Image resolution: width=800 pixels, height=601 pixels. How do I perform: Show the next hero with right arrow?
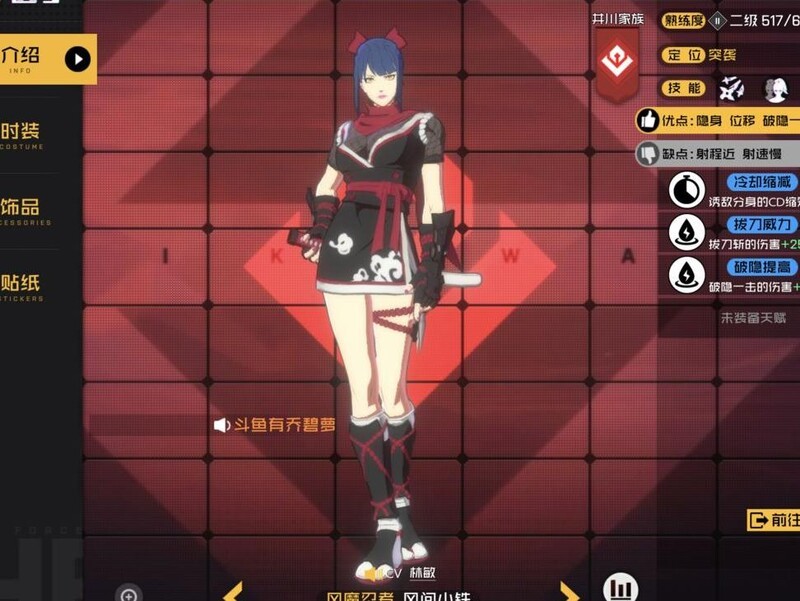pyautogui.click(x=568, y=592)
